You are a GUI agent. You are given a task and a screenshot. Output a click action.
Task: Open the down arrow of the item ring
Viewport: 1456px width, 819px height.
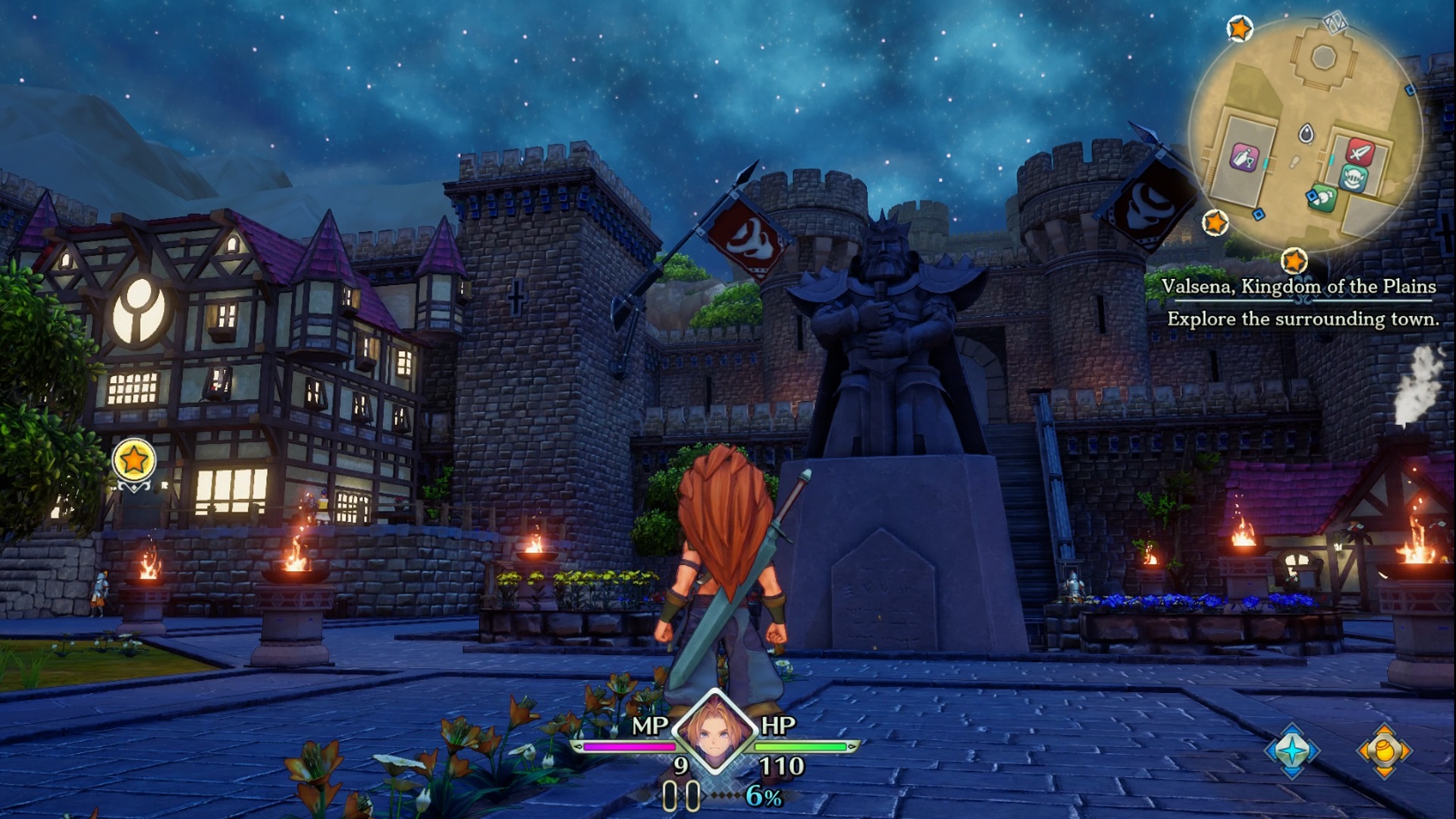1383,772
